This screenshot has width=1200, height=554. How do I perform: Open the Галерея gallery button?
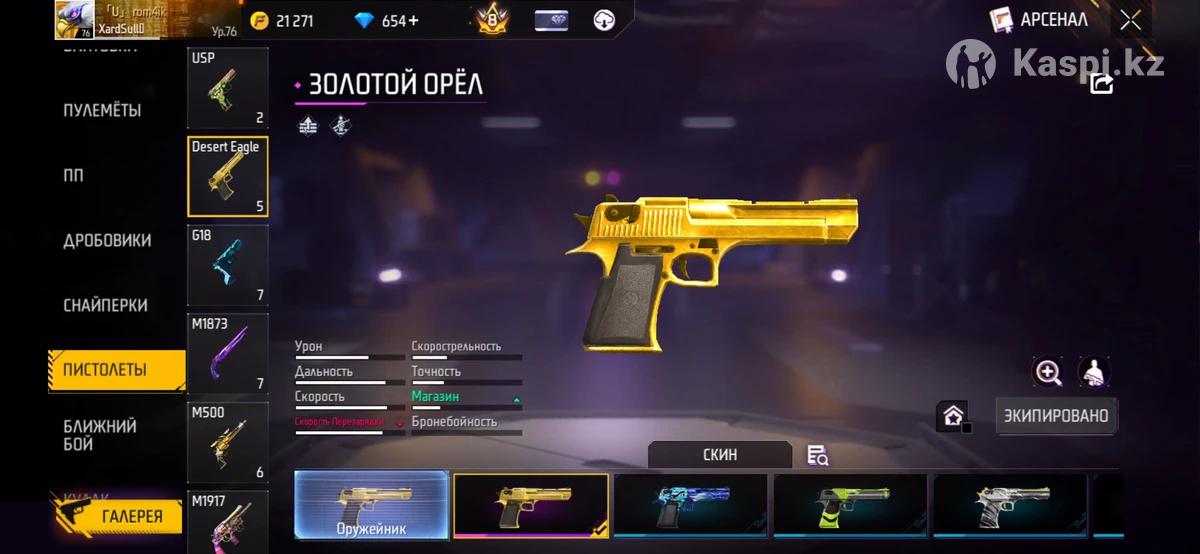point(118,516)
